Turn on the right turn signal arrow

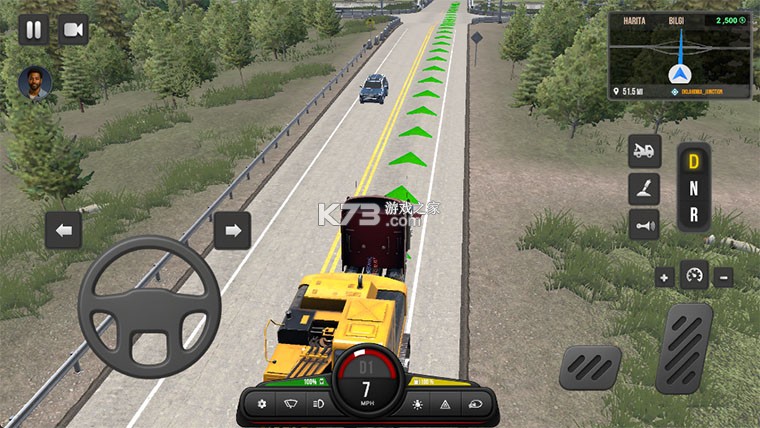coord(232,231)
